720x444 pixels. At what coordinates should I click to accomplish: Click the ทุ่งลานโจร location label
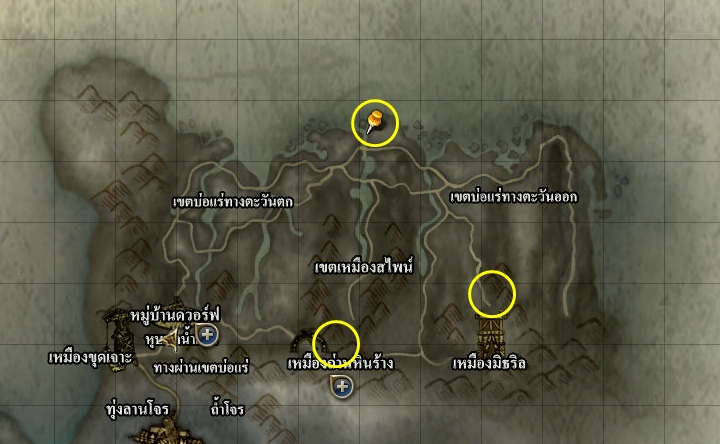[137, 410]
